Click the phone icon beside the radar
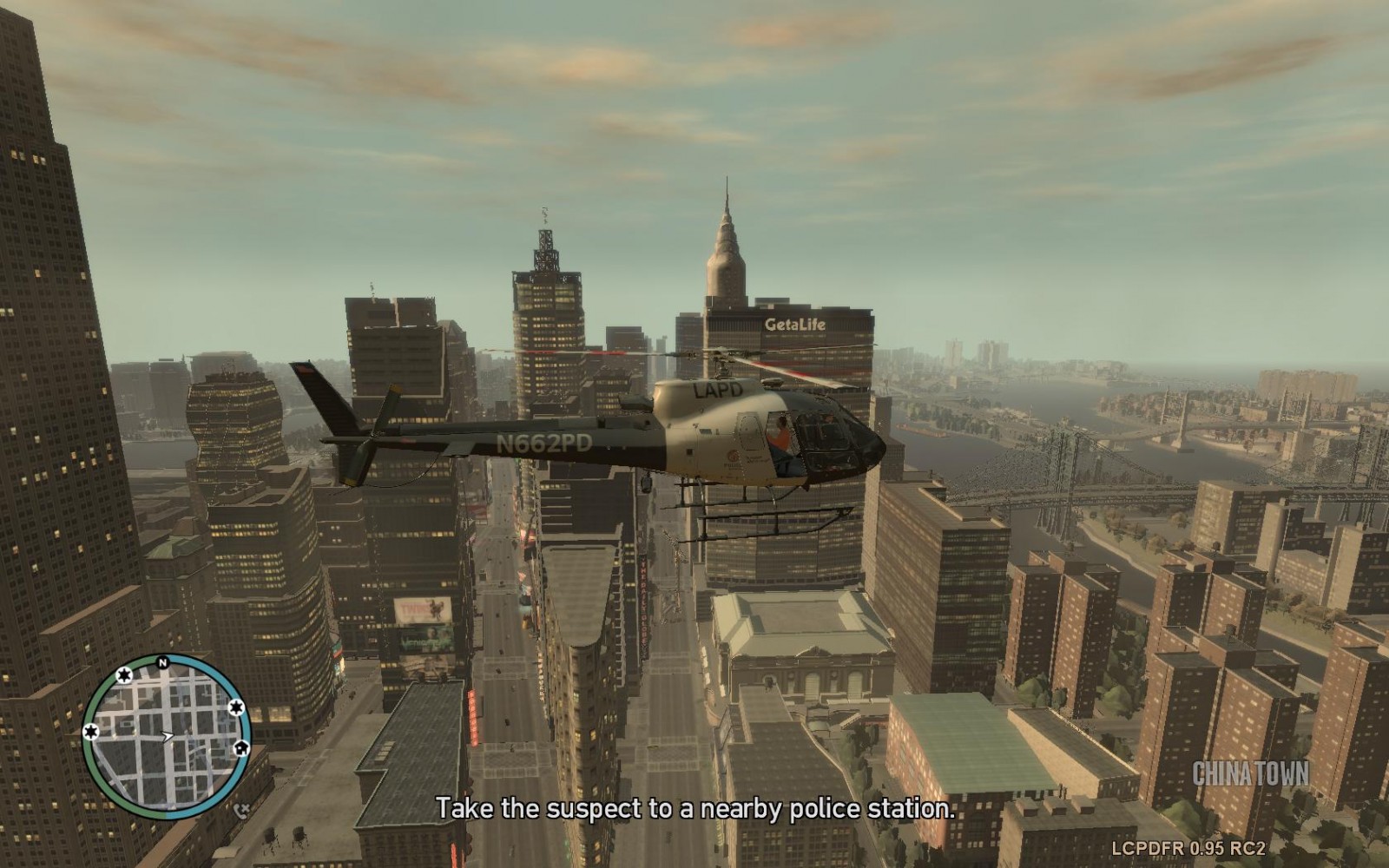Viewport: 1389px width, 868px height. pyautogui.click(x=242, y=811)
